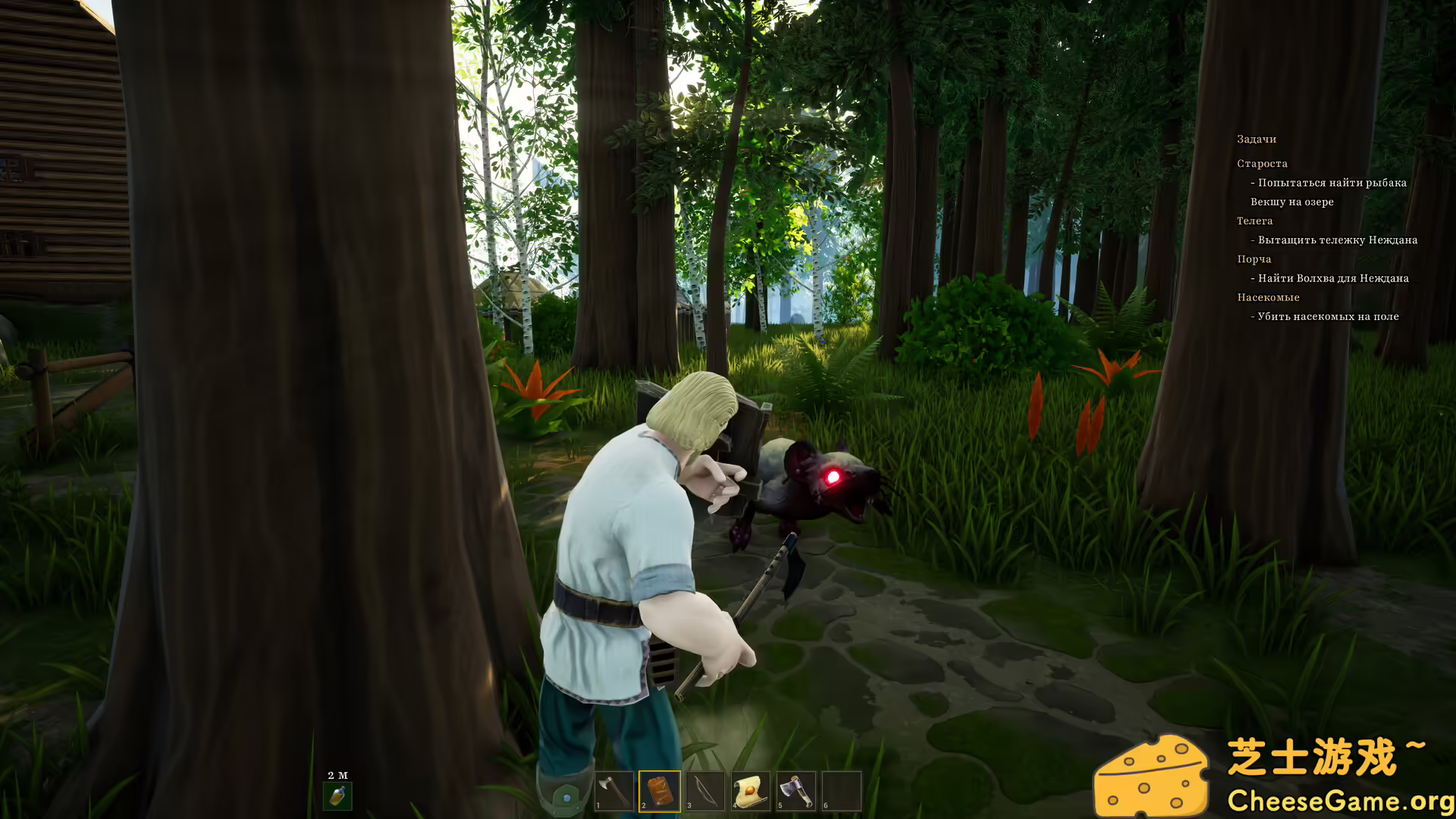Screen dimensions: 1456x819
Task: Select the hatchet in hotbar slot 1
Action: pos(615,789)
